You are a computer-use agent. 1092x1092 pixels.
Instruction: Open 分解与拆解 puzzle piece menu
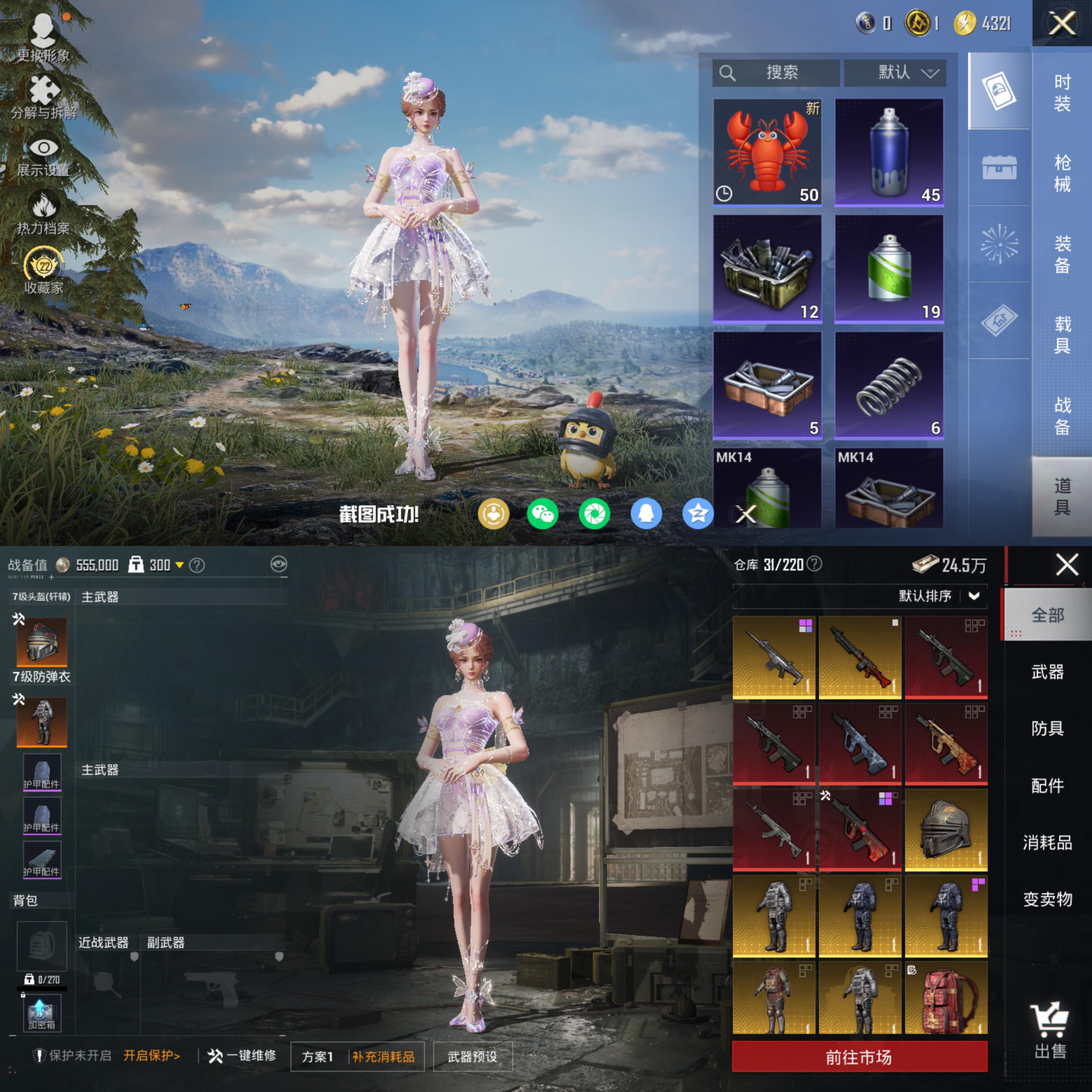(44, 96)
